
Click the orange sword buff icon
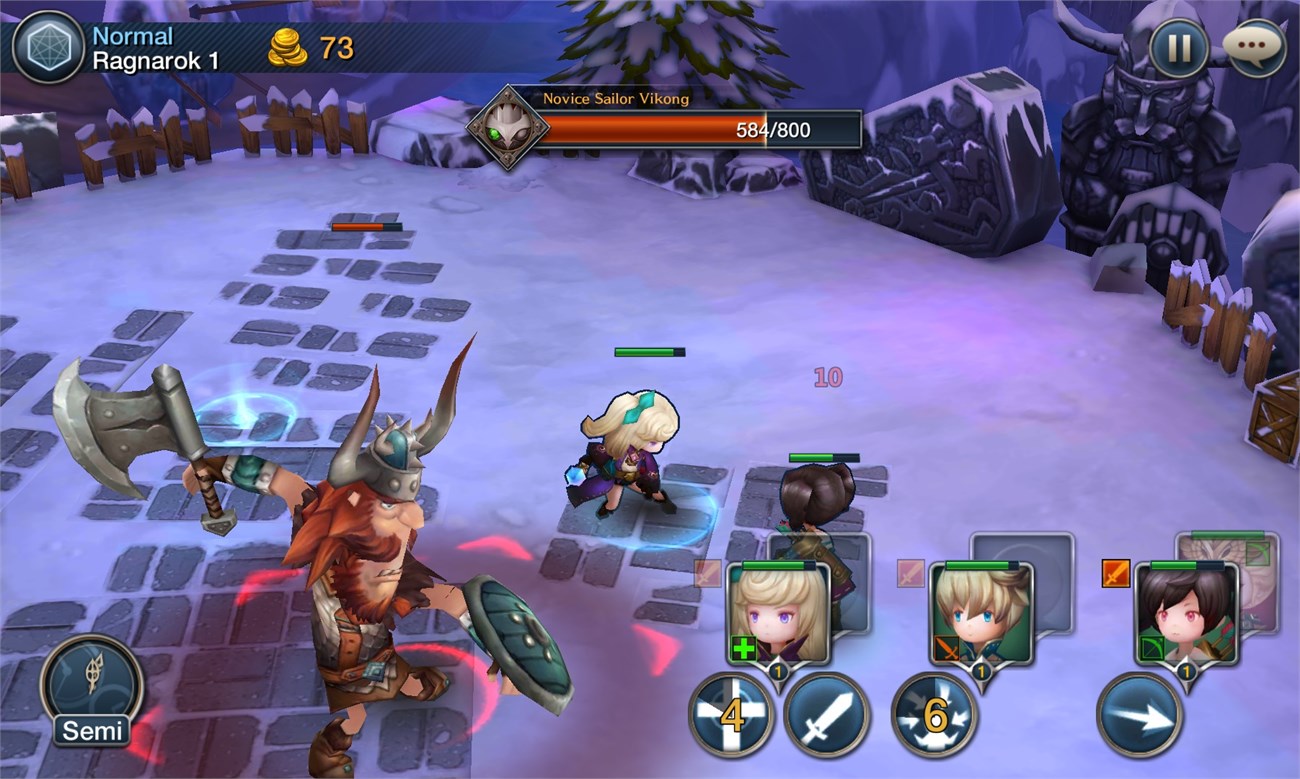[1115, 573]
